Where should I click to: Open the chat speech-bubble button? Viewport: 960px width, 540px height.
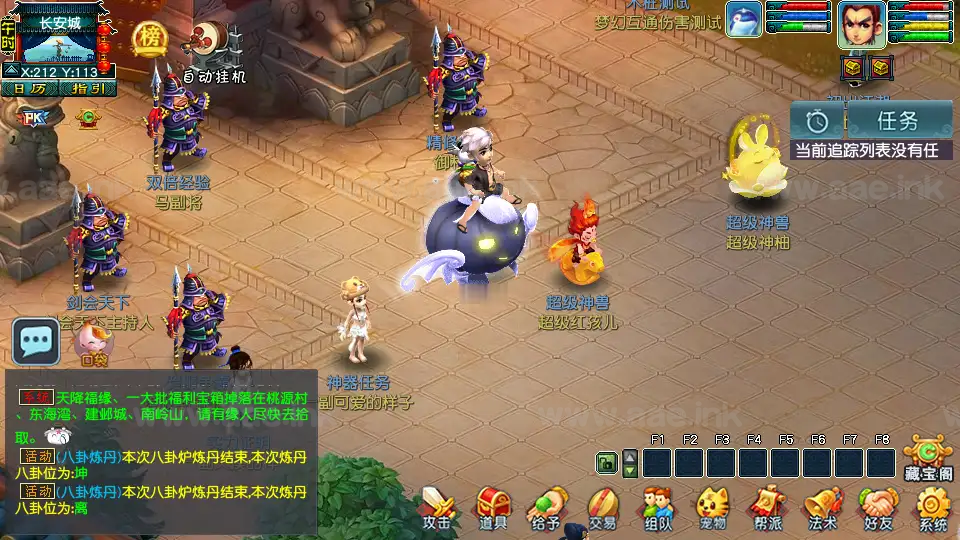[x=37, y=343]
